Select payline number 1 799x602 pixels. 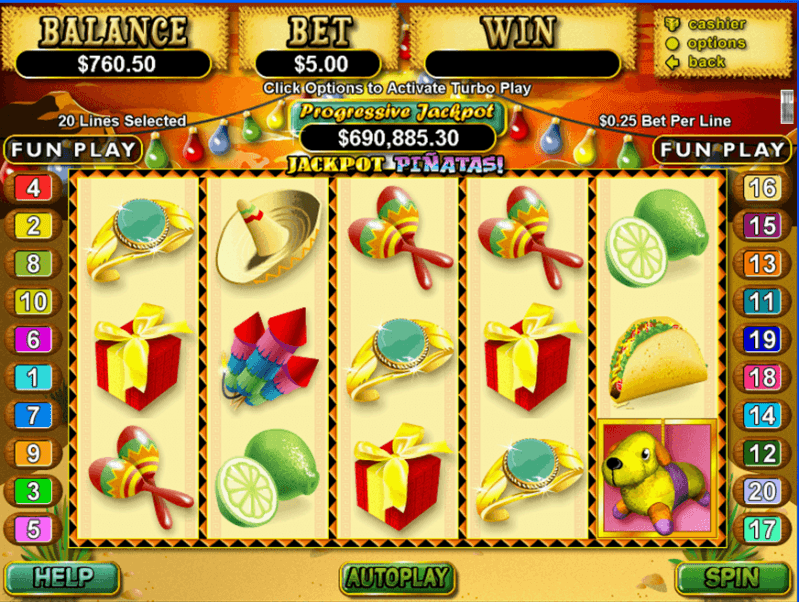(33, 377)
